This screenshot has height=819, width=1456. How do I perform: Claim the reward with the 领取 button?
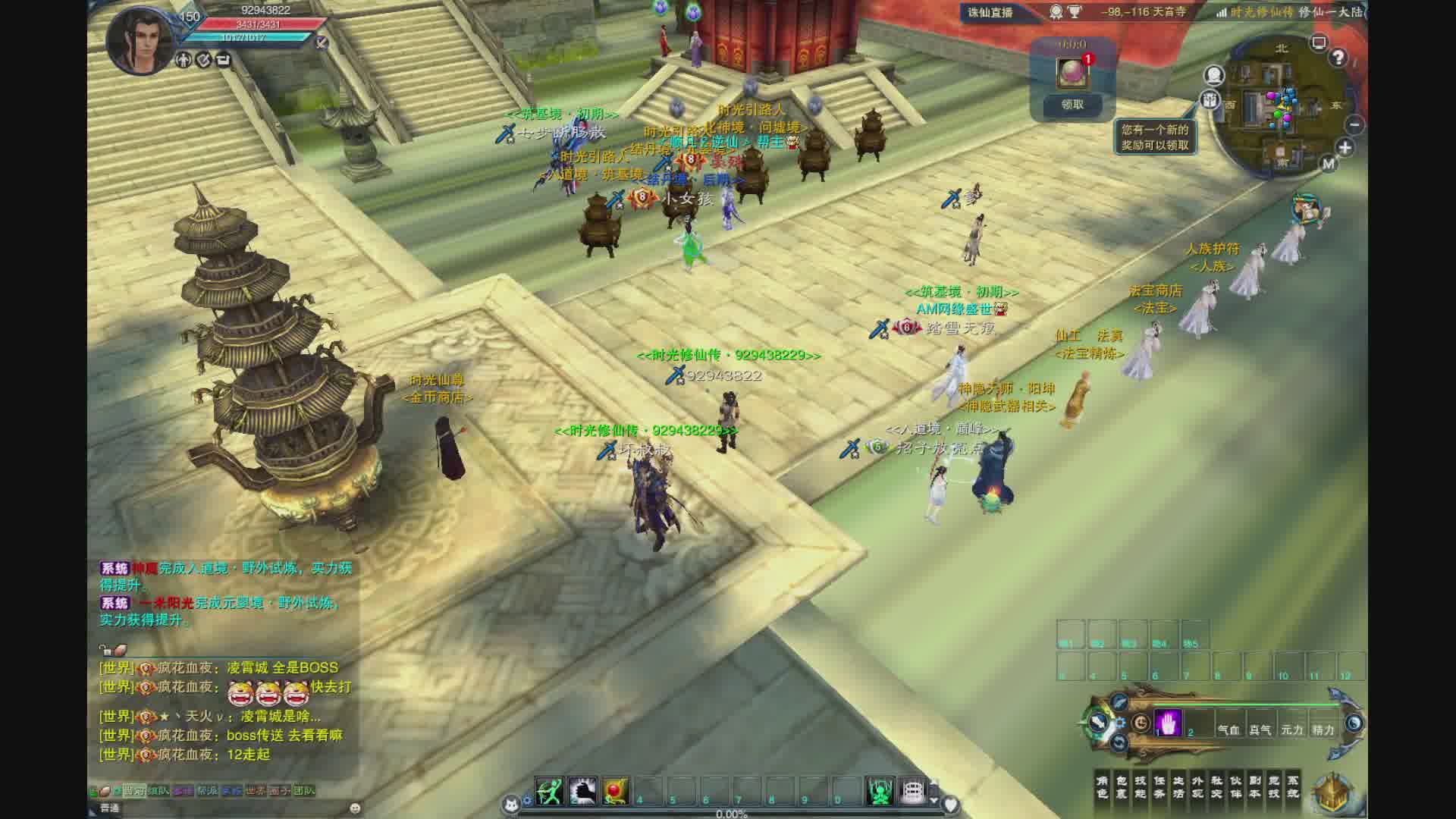(x=1072, y=105)
